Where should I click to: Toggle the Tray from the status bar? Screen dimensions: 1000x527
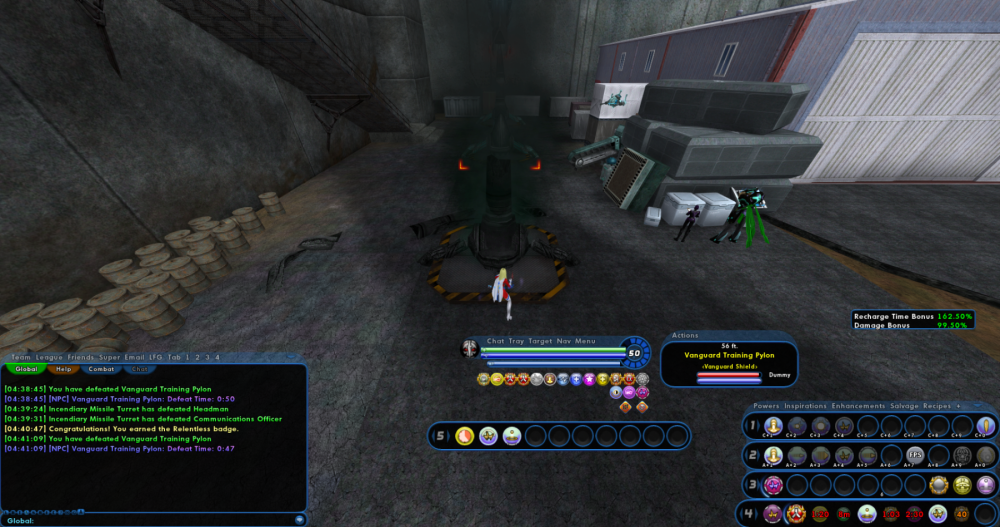tap(516, 341)
